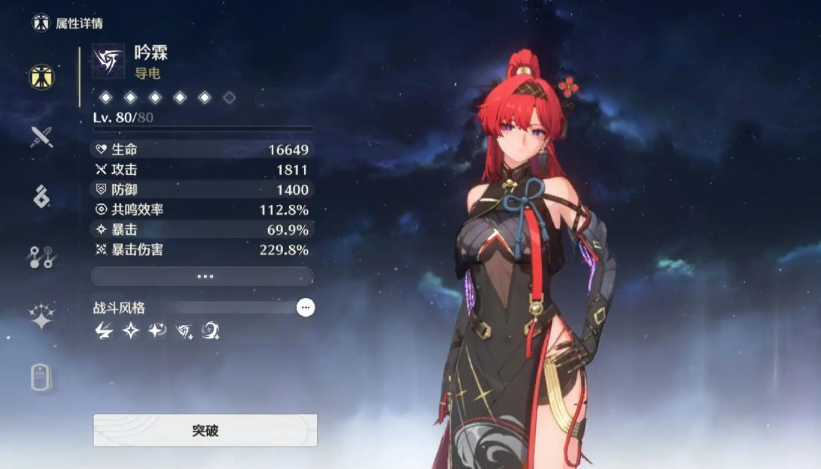Switch to the connected-nodes skill tree tab
The height and width of the screenshot is (469, 821).
tap(41, 257)
